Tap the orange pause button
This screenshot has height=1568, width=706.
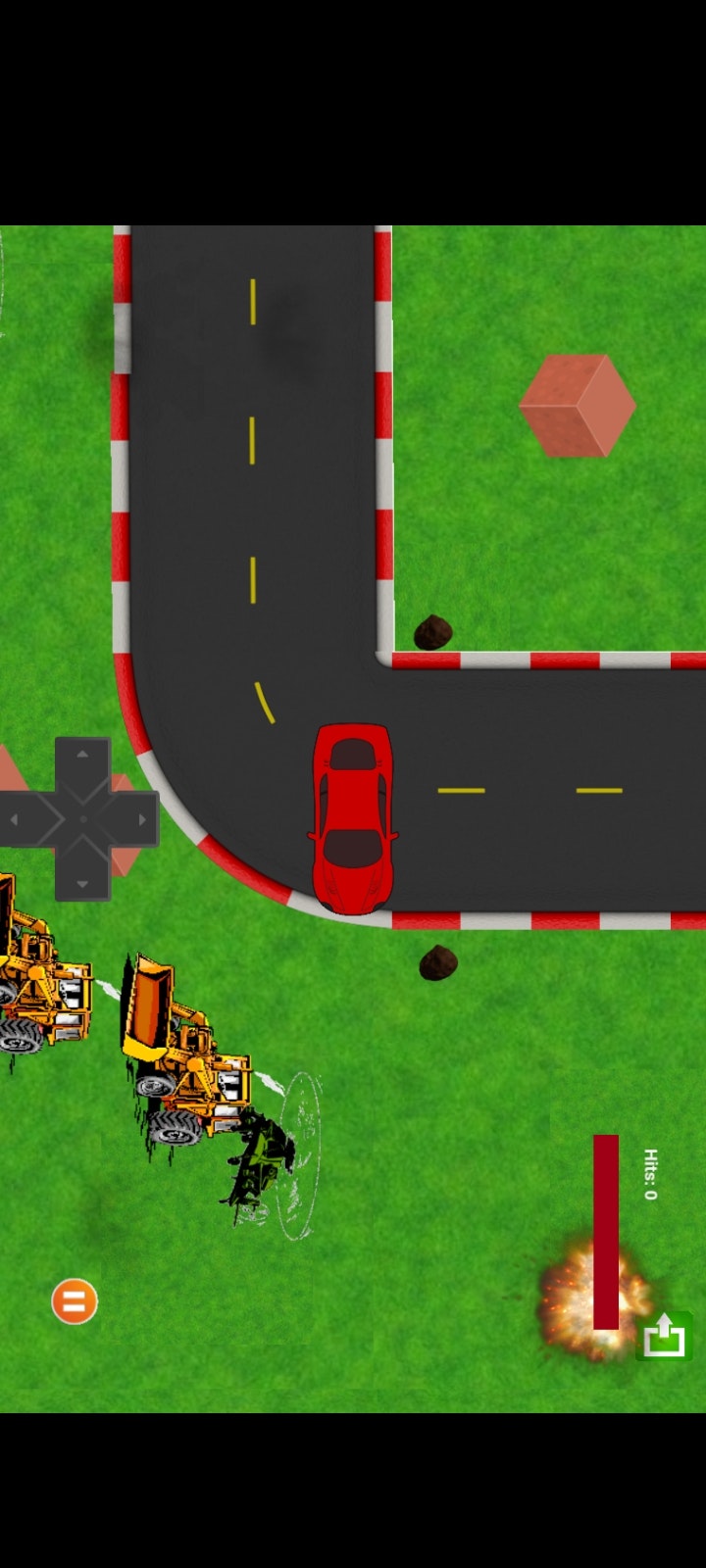click(x=75, y=1301)
